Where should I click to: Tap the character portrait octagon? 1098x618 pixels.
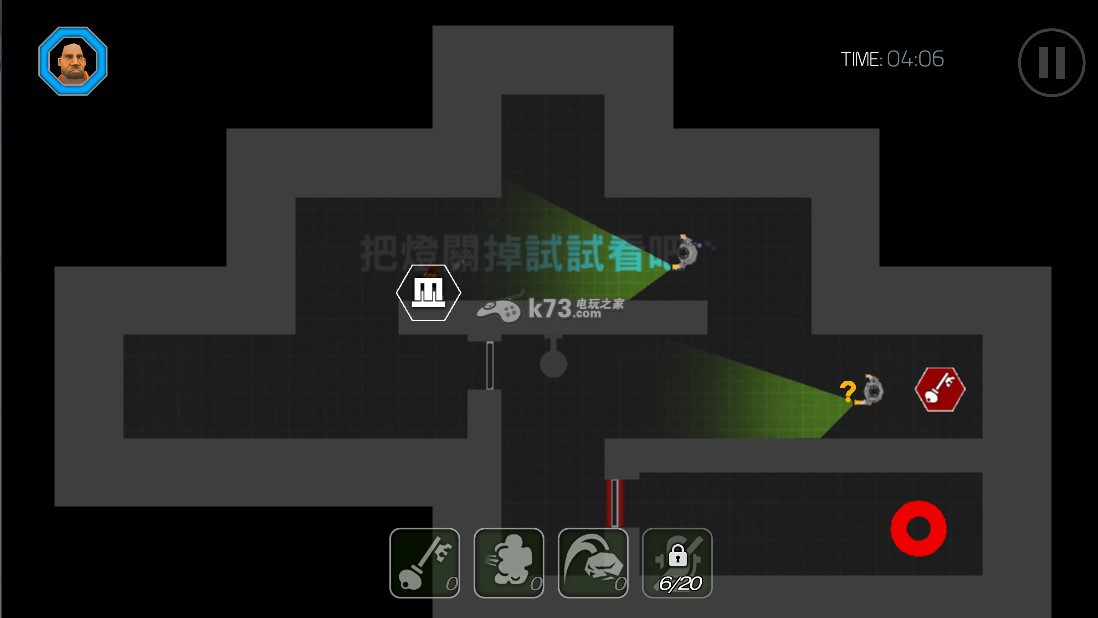point(73,62)
